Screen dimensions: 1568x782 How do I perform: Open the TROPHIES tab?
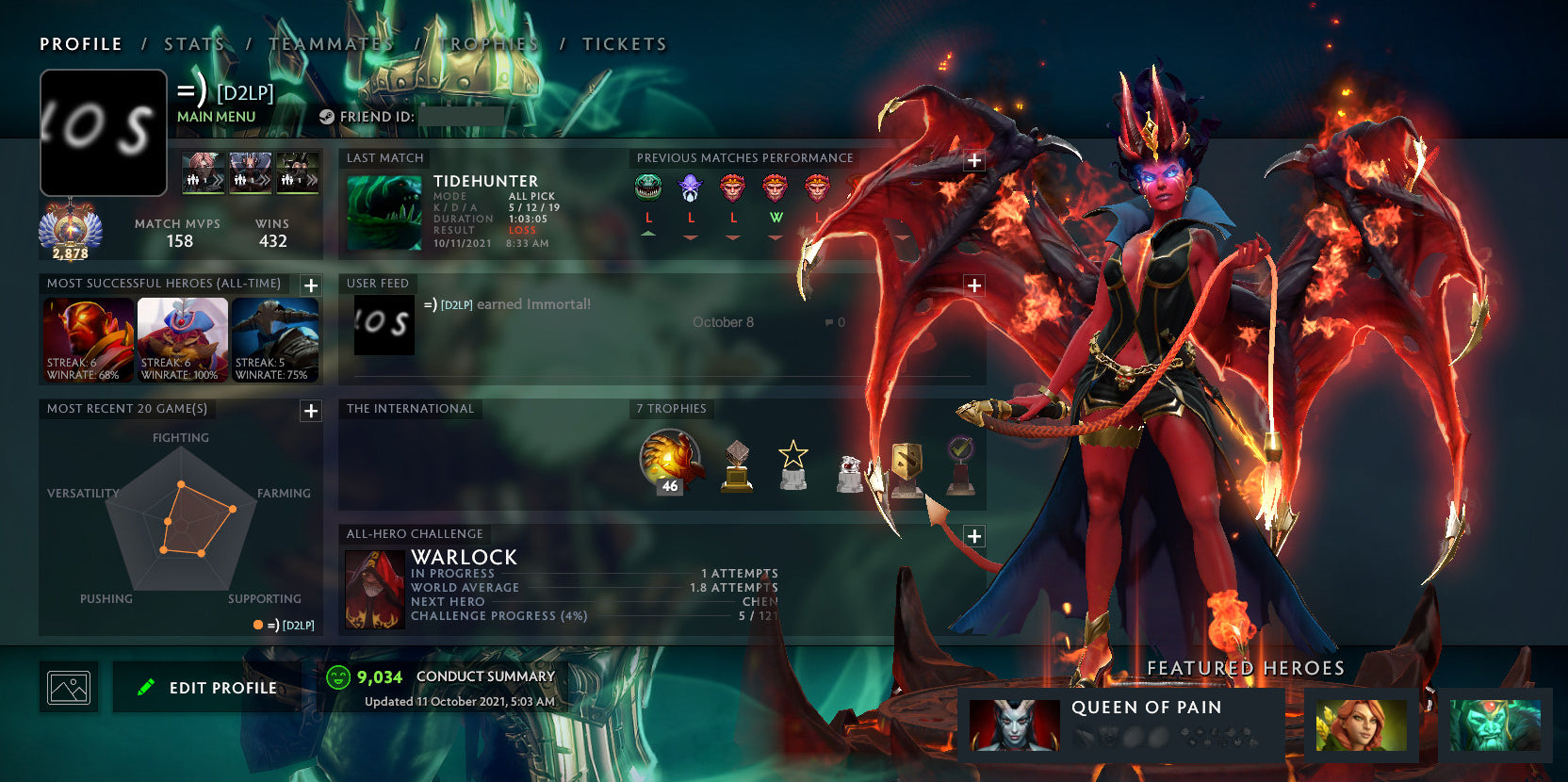(489, 43)
